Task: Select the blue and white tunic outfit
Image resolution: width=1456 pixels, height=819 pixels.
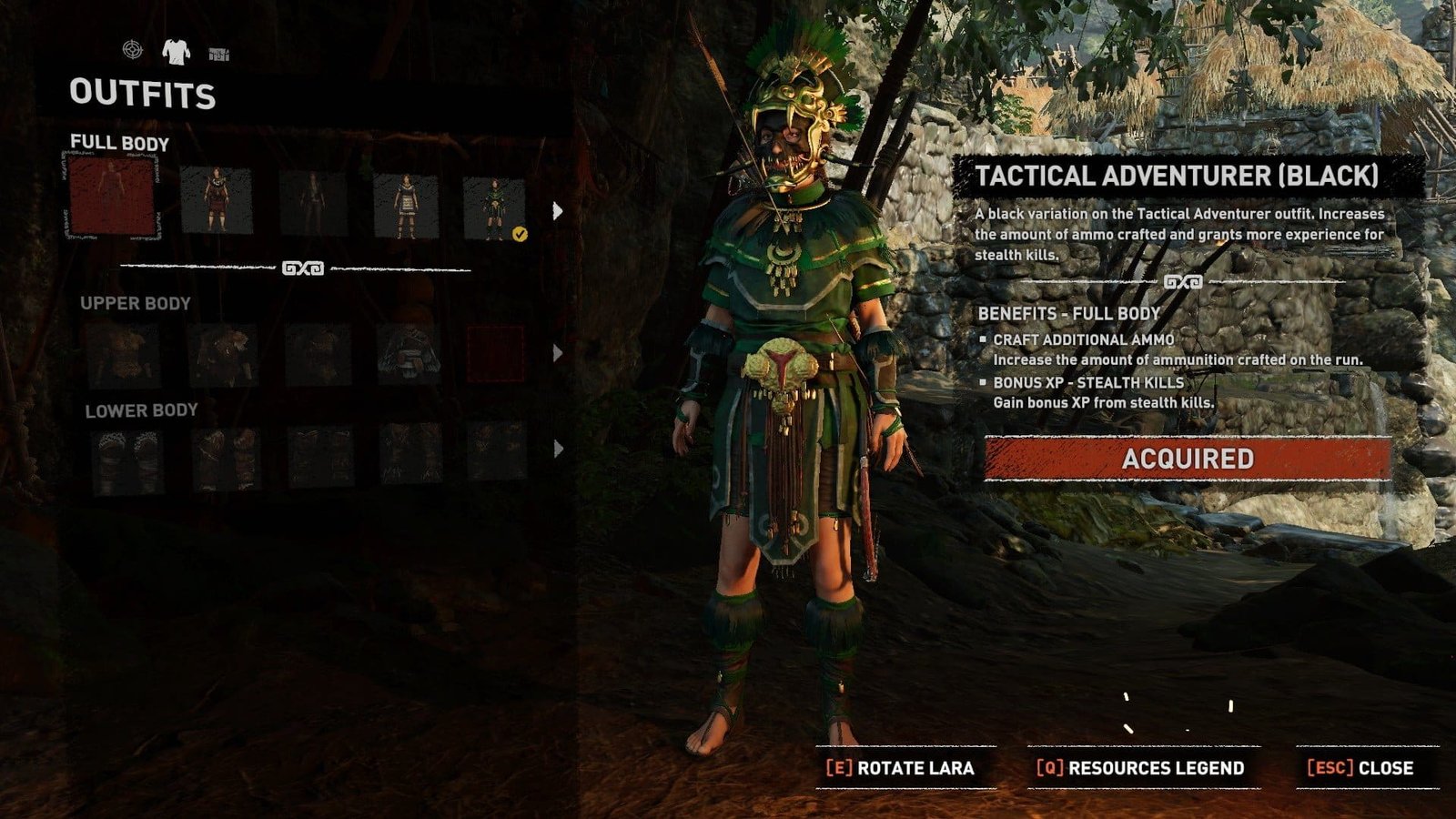Action: (x=405, y=206)
